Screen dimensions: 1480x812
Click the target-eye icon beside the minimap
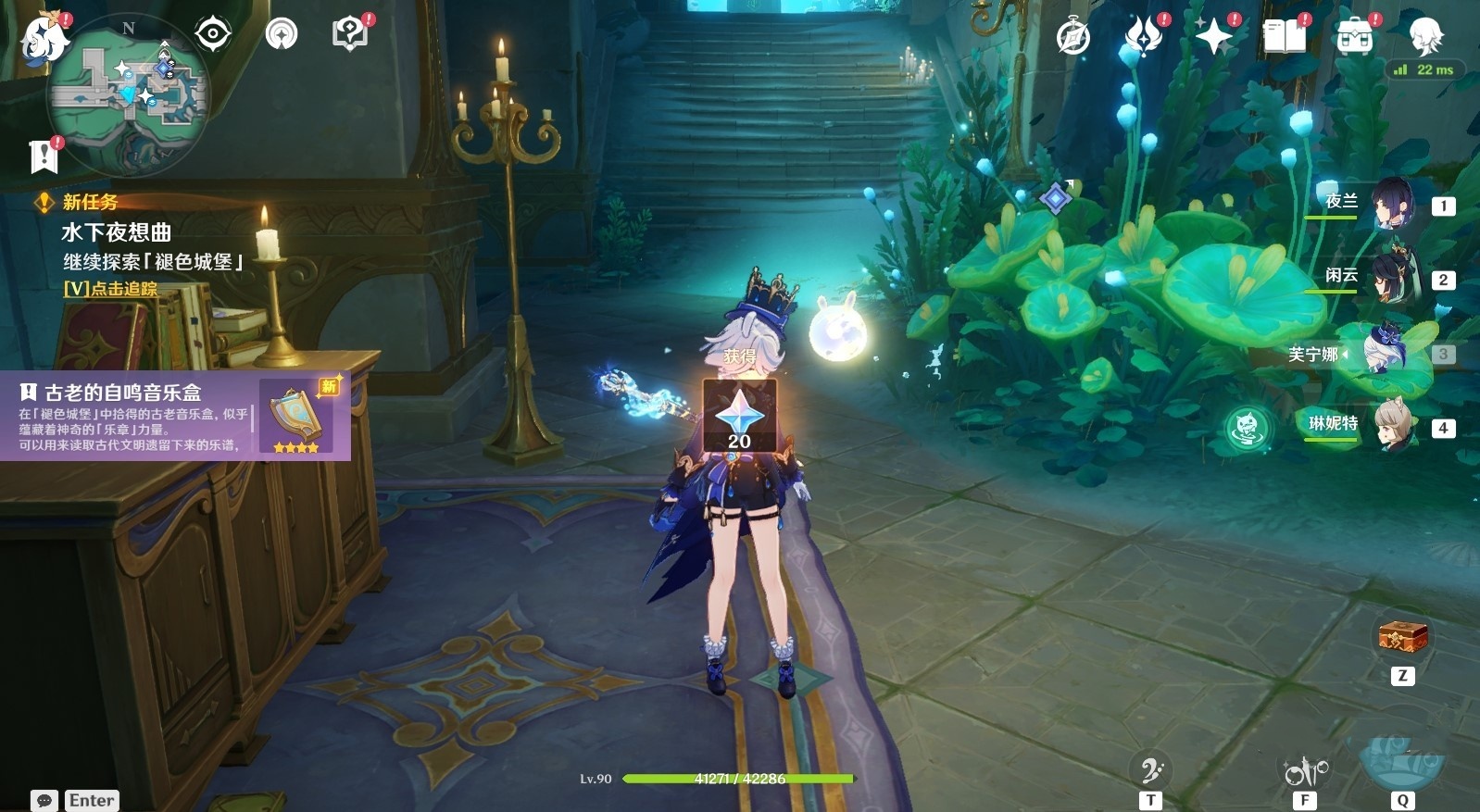tap(212, 35)
